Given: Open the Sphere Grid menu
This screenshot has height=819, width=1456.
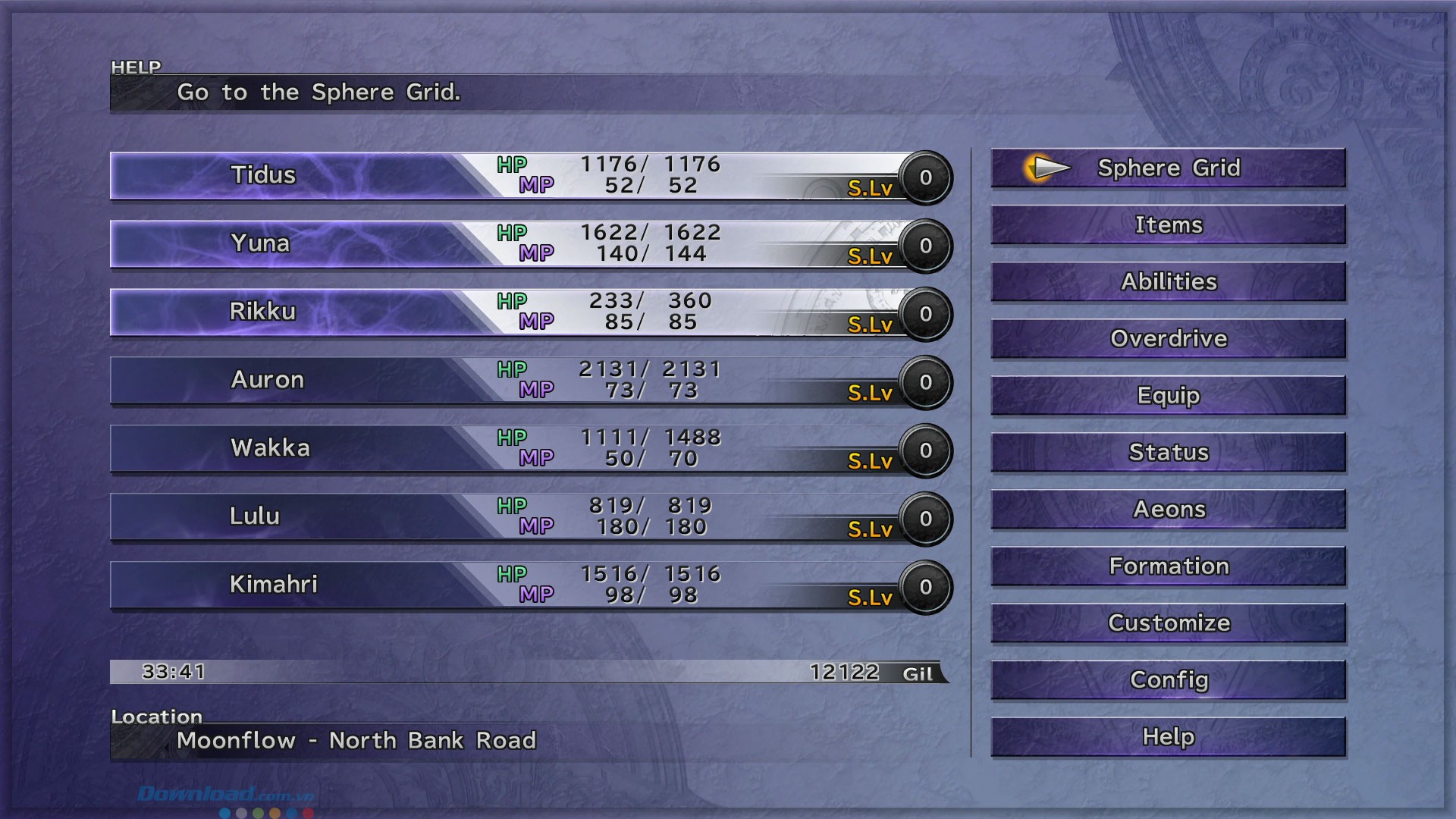Looking at the screenshot, I should click(1168, 168).
